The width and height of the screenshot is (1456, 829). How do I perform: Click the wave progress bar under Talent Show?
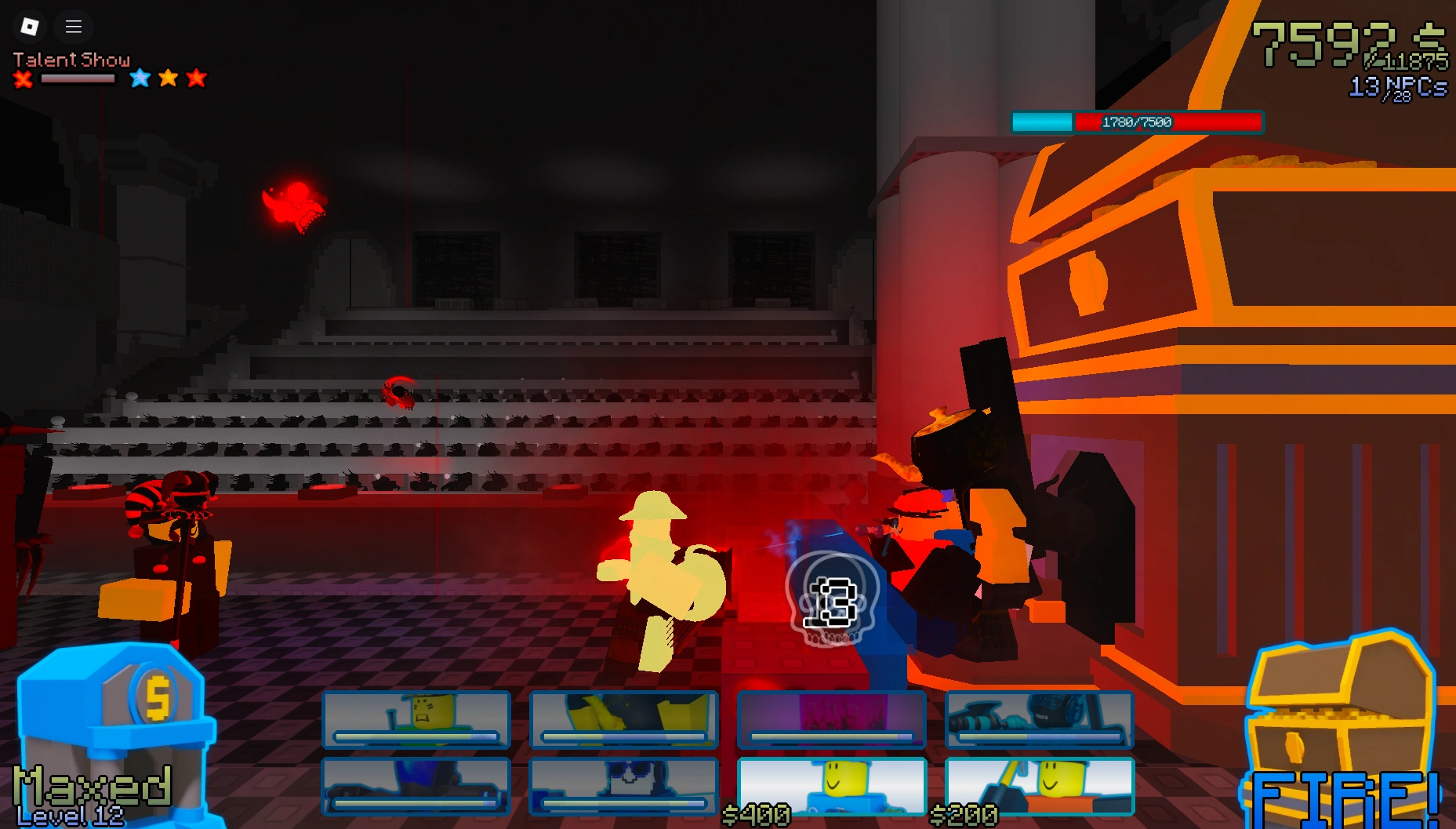tap(79, 79)
